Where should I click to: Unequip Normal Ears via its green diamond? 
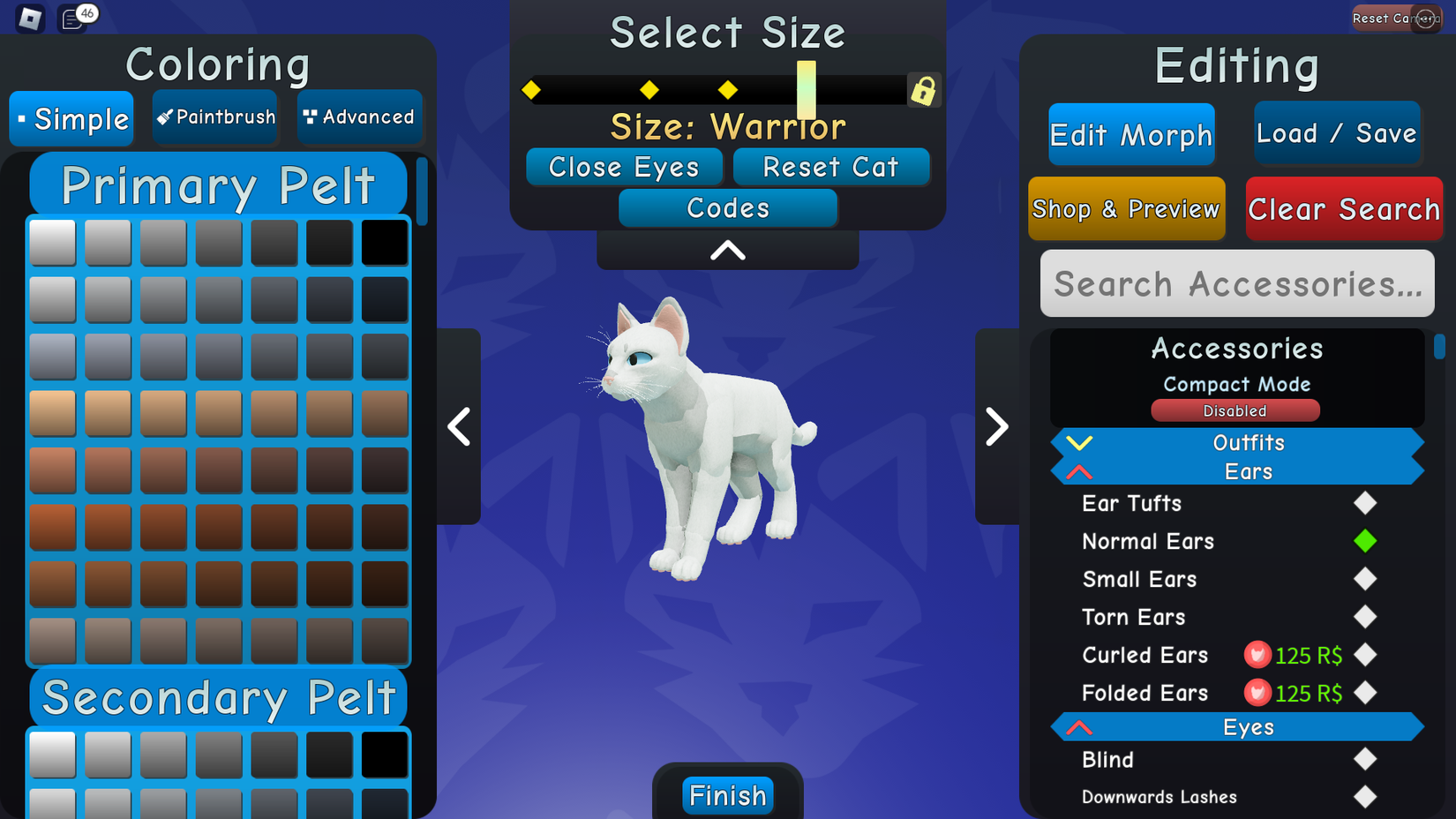pos(1365,541)
